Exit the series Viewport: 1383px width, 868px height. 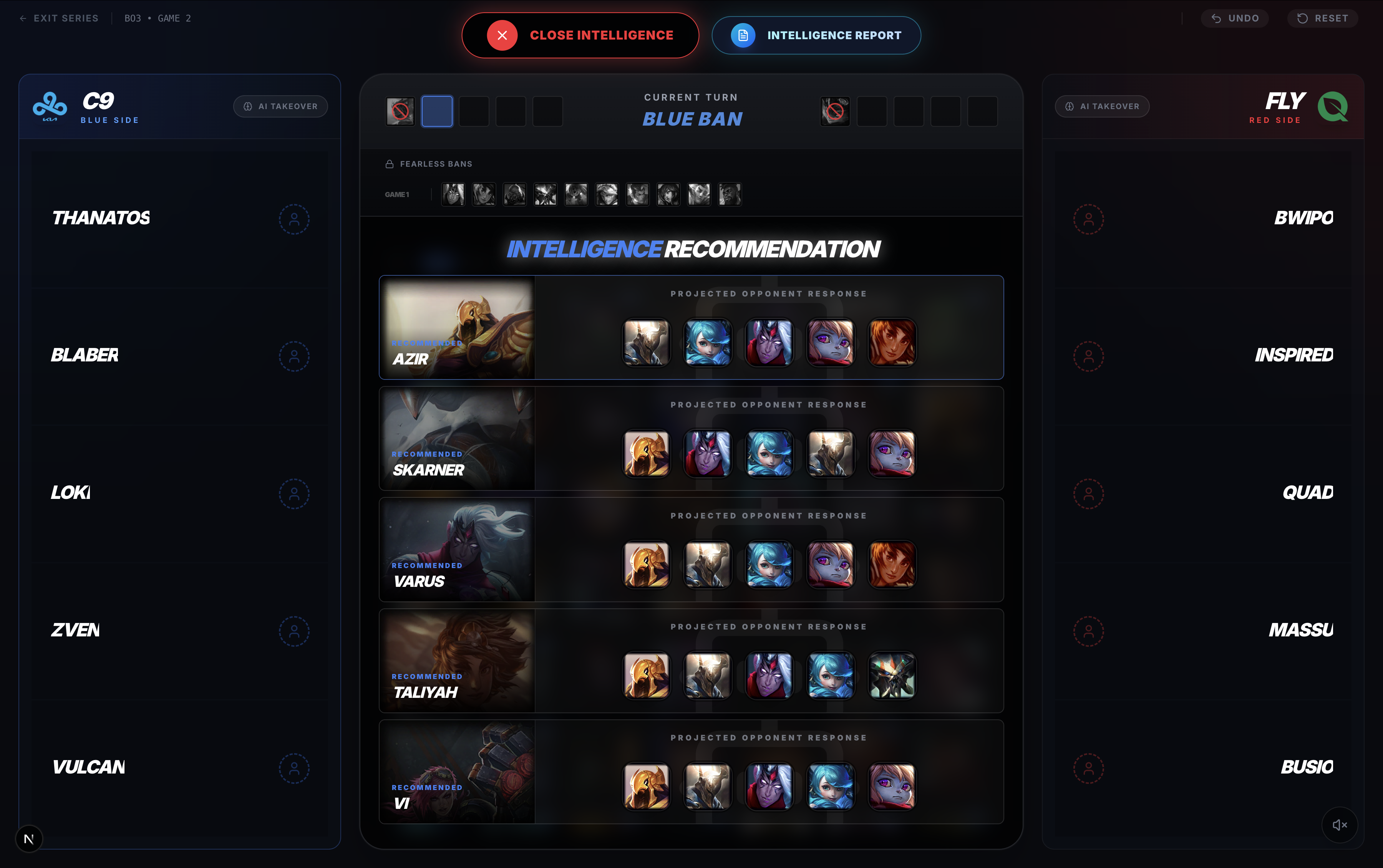click(x=59, y=18)
